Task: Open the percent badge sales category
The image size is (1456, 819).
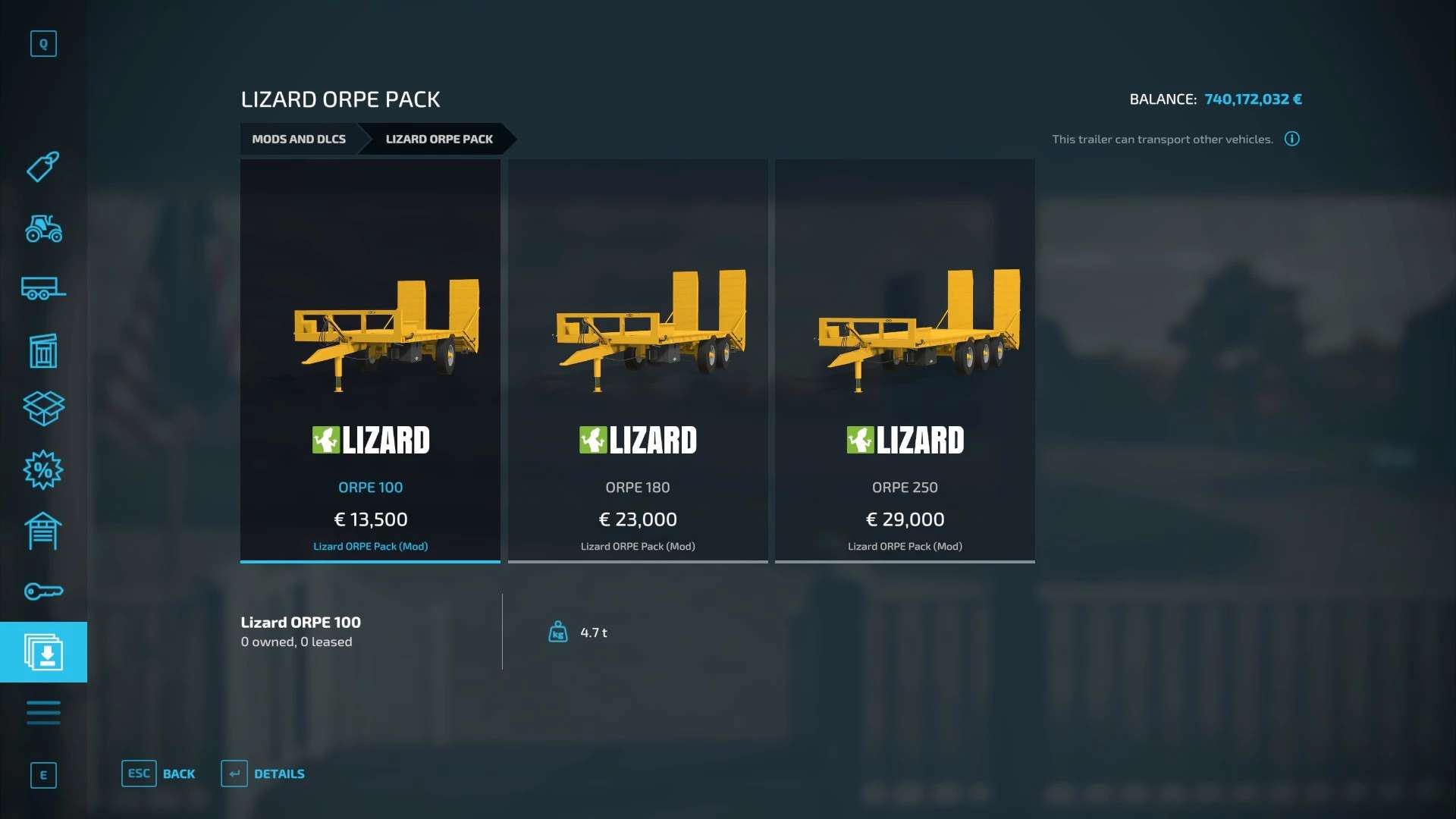Action: click(x=43, y=470)
